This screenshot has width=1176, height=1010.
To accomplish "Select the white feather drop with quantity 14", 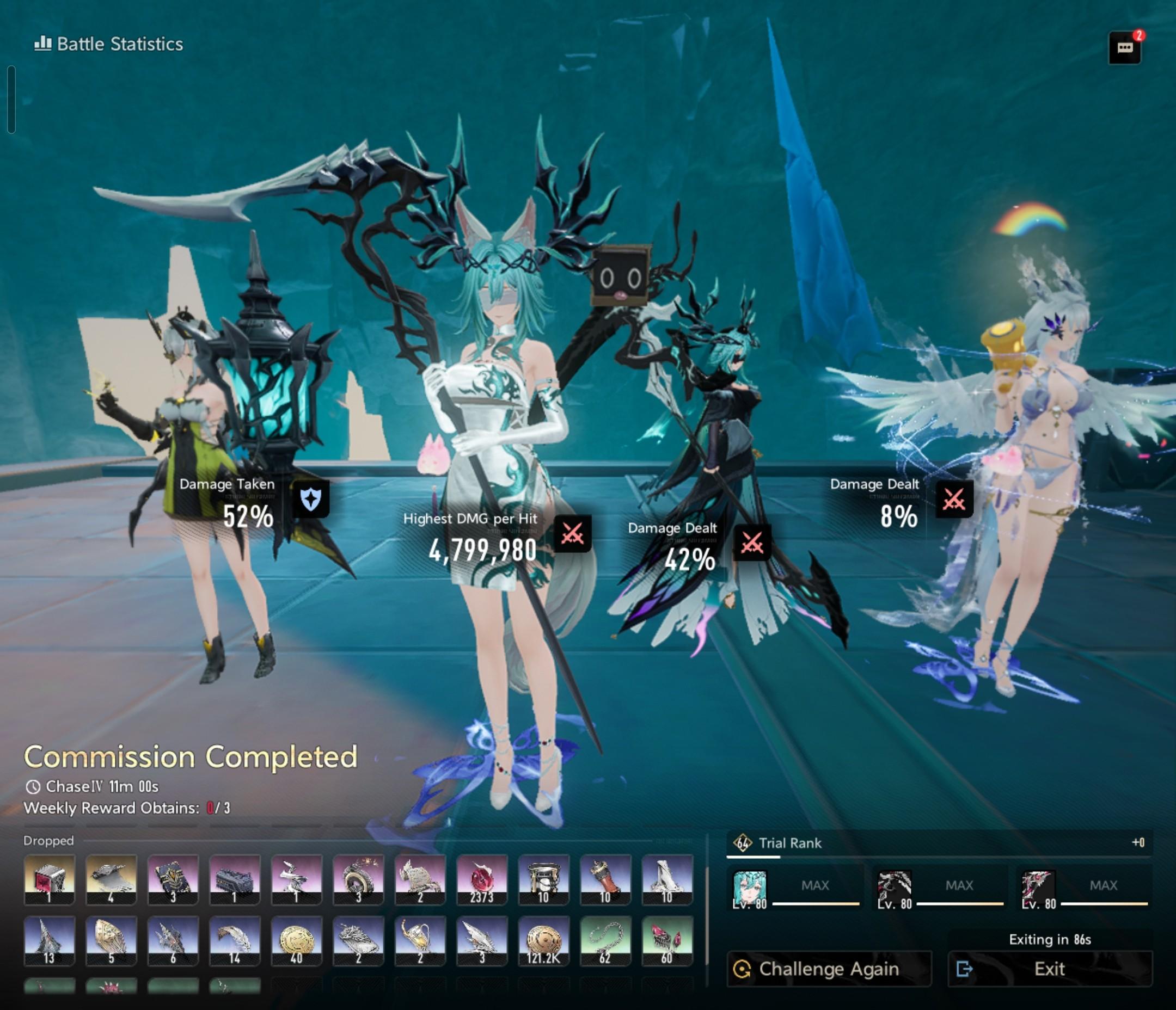I will (235, 940).
